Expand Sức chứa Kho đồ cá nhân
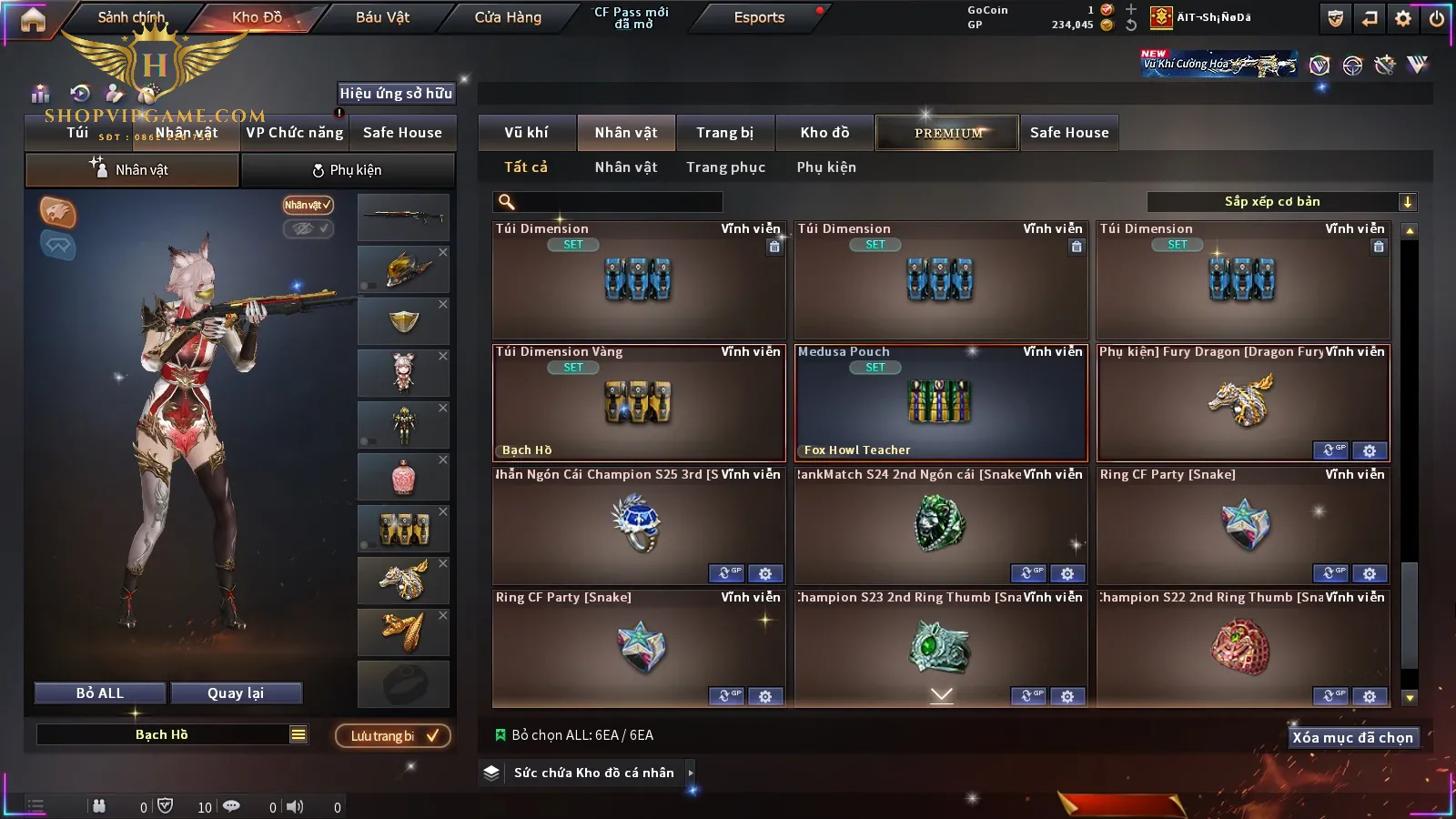 click(x=691, y=773)
